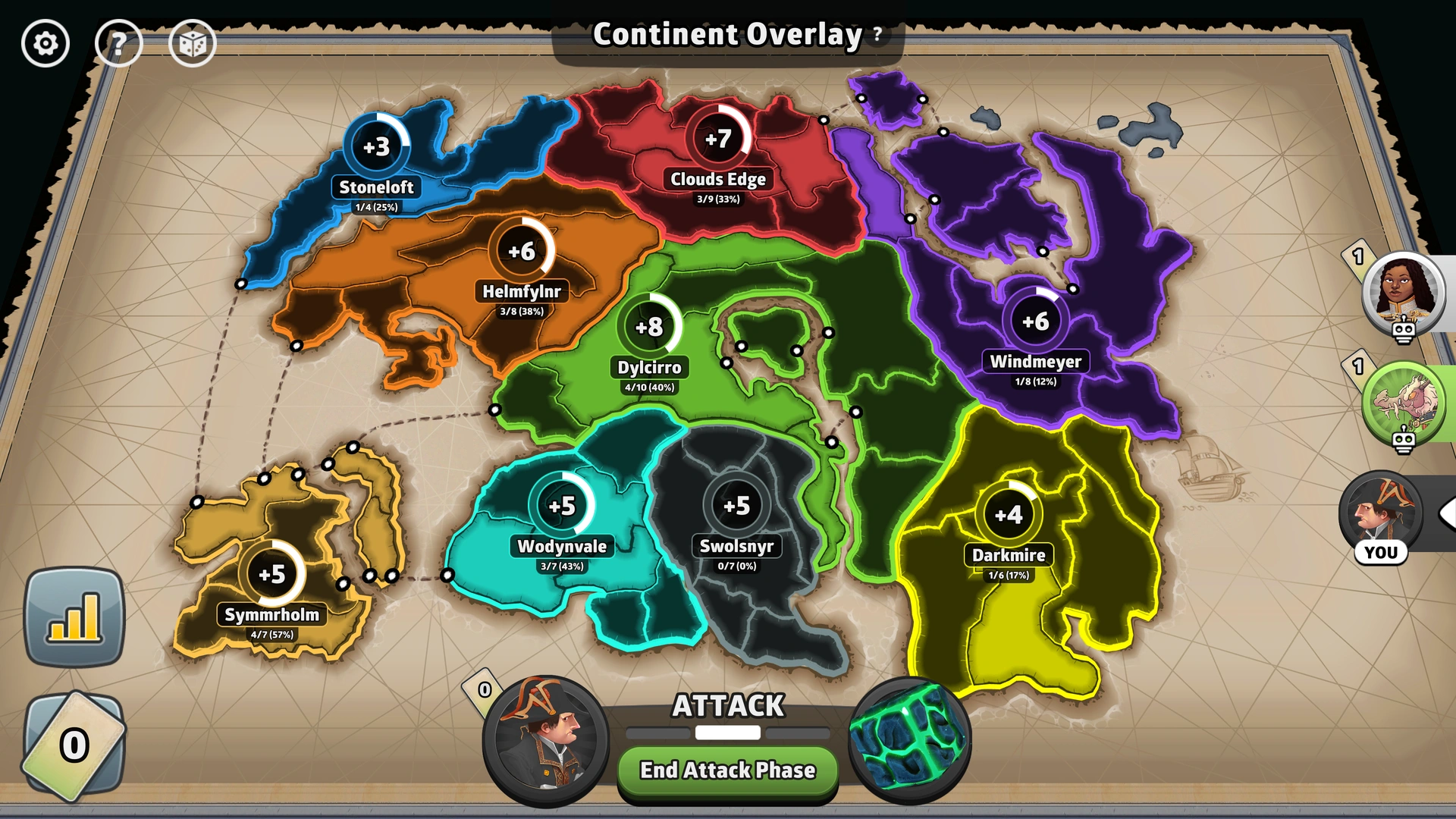Open the dice roll settings icon
Image resolution: width=1456 pixels, height=819 pixels.
pos(194,43)
